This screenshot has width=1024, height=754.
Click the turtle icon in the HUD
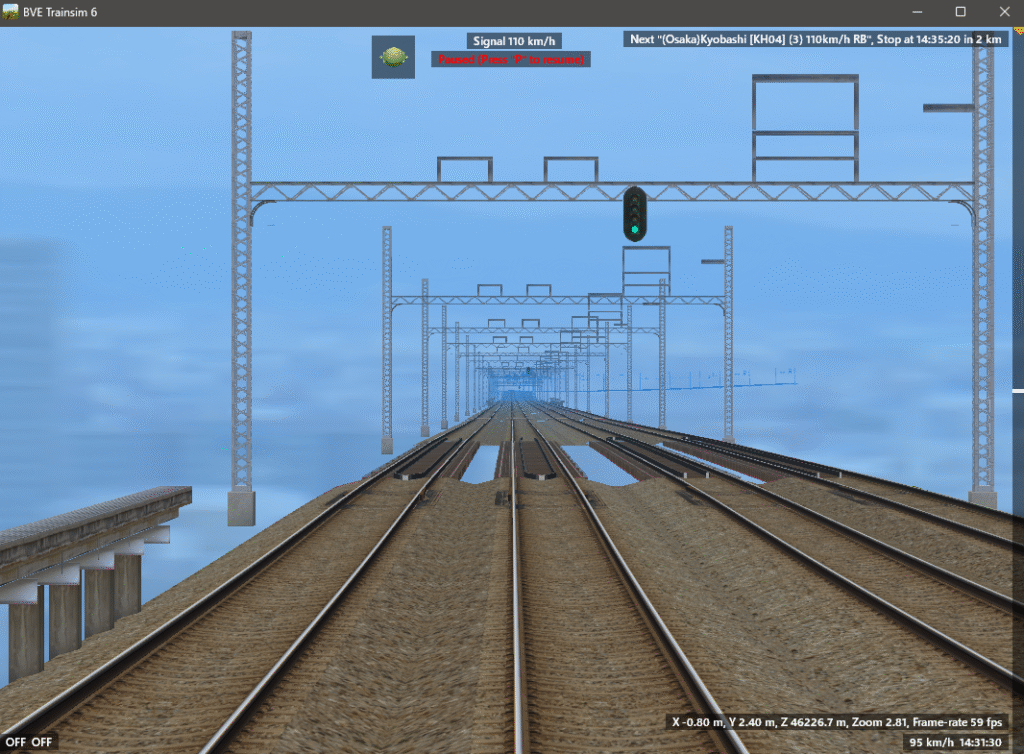click(x=393, y=57)
